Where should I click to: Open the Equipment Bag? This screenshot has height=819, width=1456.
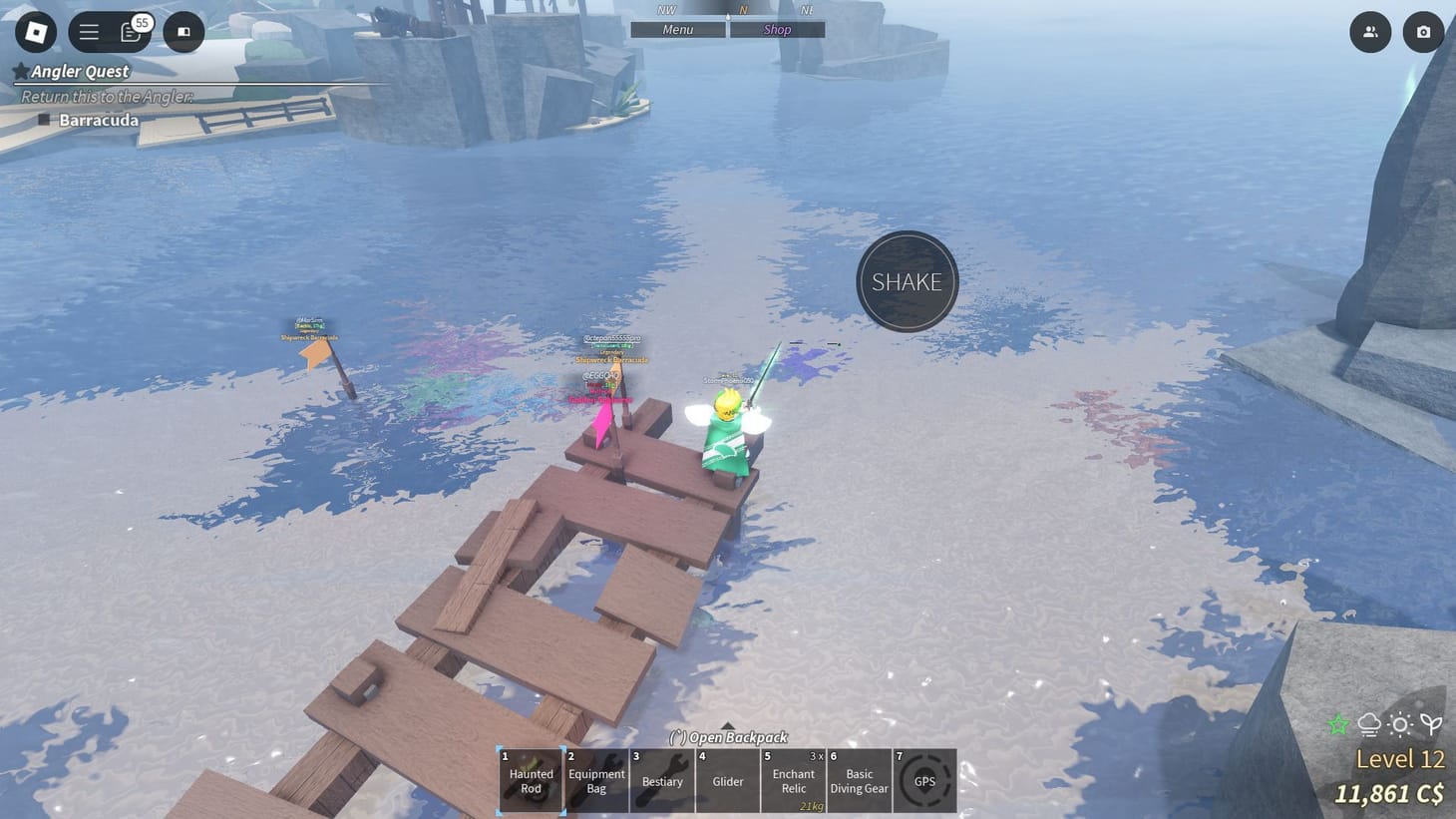pos(595,780)
